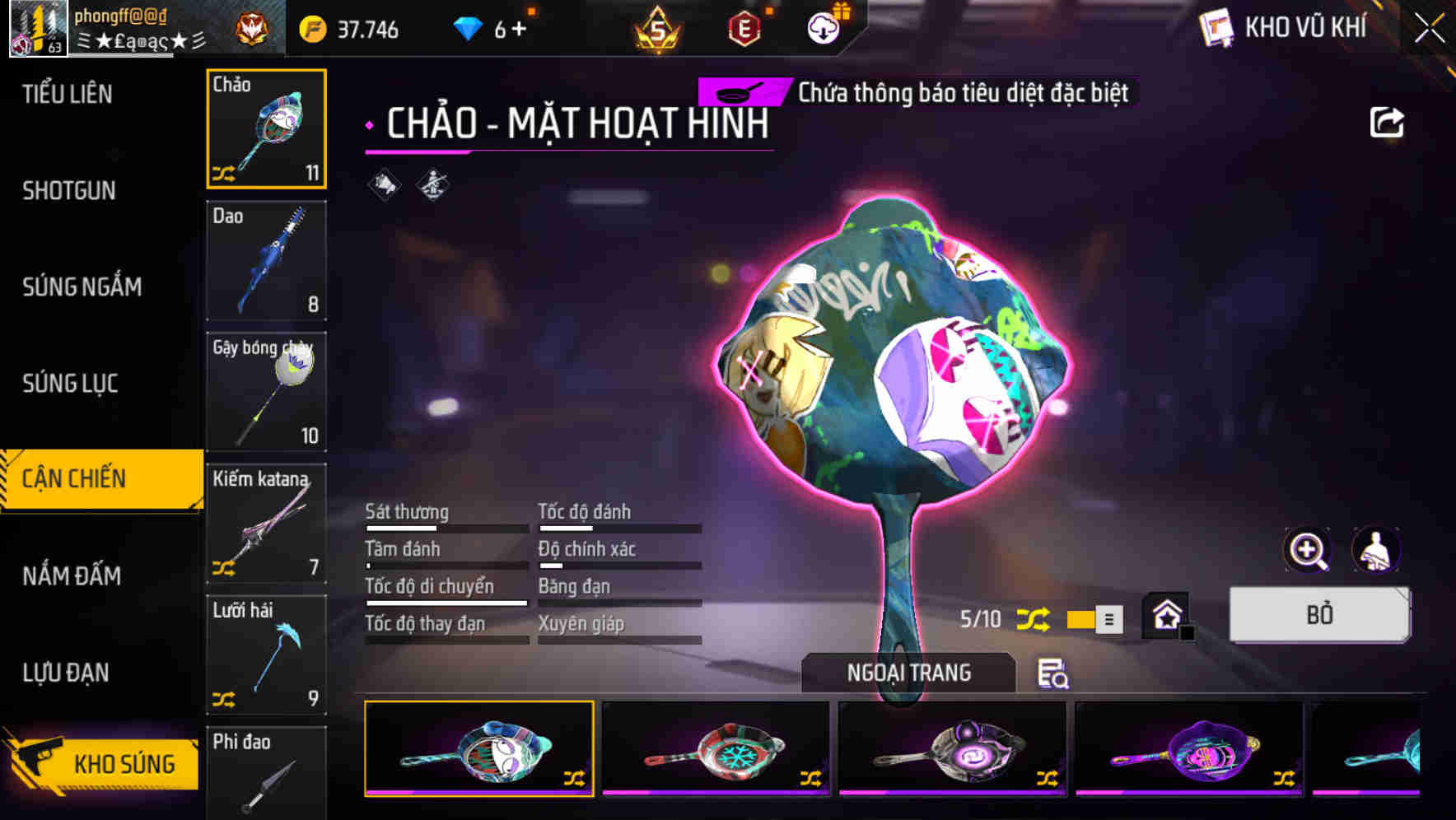Expand the diamonds balance with plus sign
1456x820 pixels.
(x=518, y=27)
